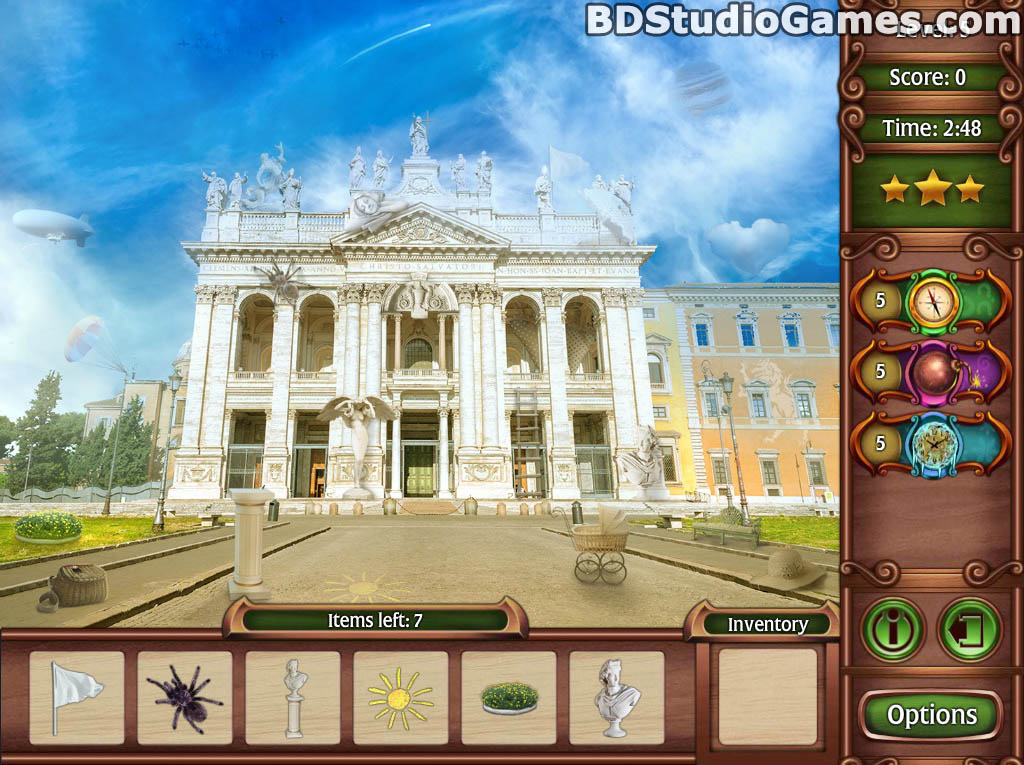Open the Options menu
The image size is (1024, 765).
tap(931, 715)
